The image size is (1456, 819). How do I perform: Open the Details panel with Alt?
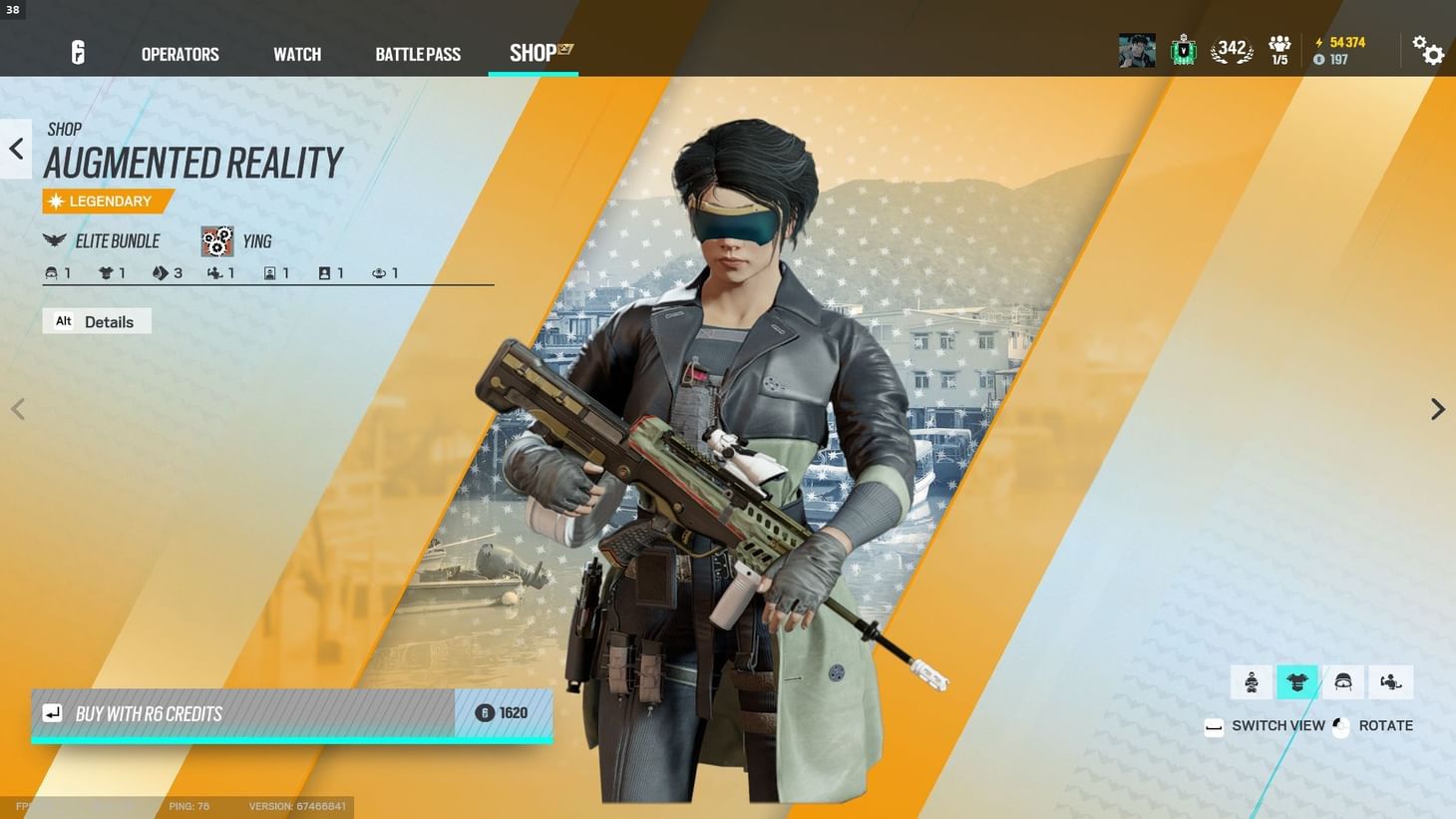coord(97,320)
